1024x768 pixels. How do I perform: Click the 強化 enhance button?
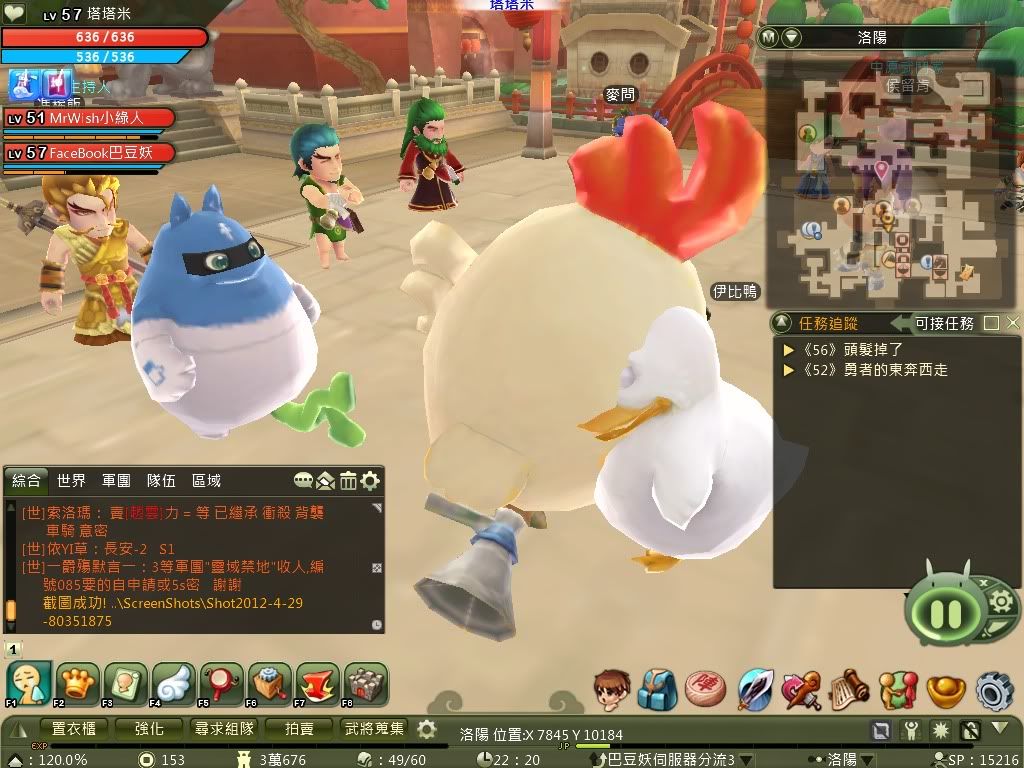click(149, 729)
